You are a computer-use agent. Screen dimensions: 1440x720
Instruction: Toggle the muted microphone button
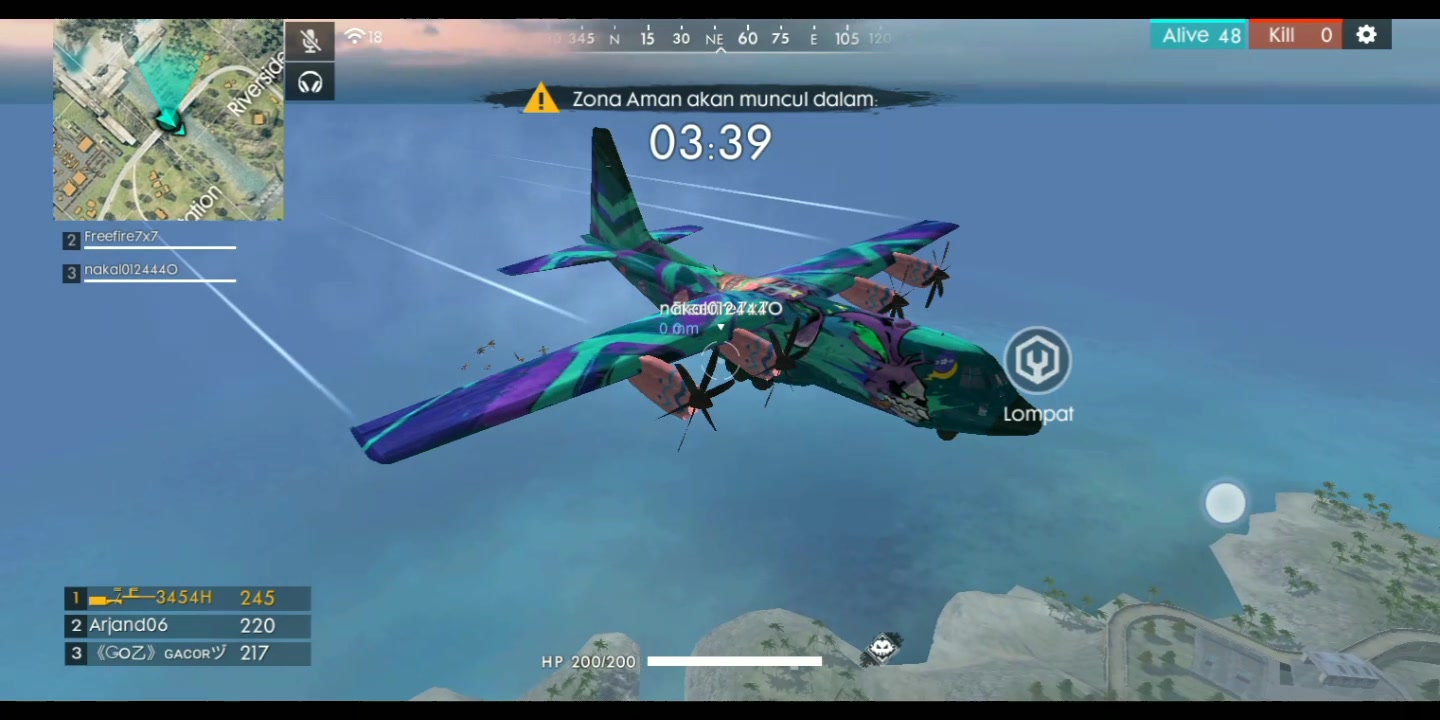tap(310, 40)
